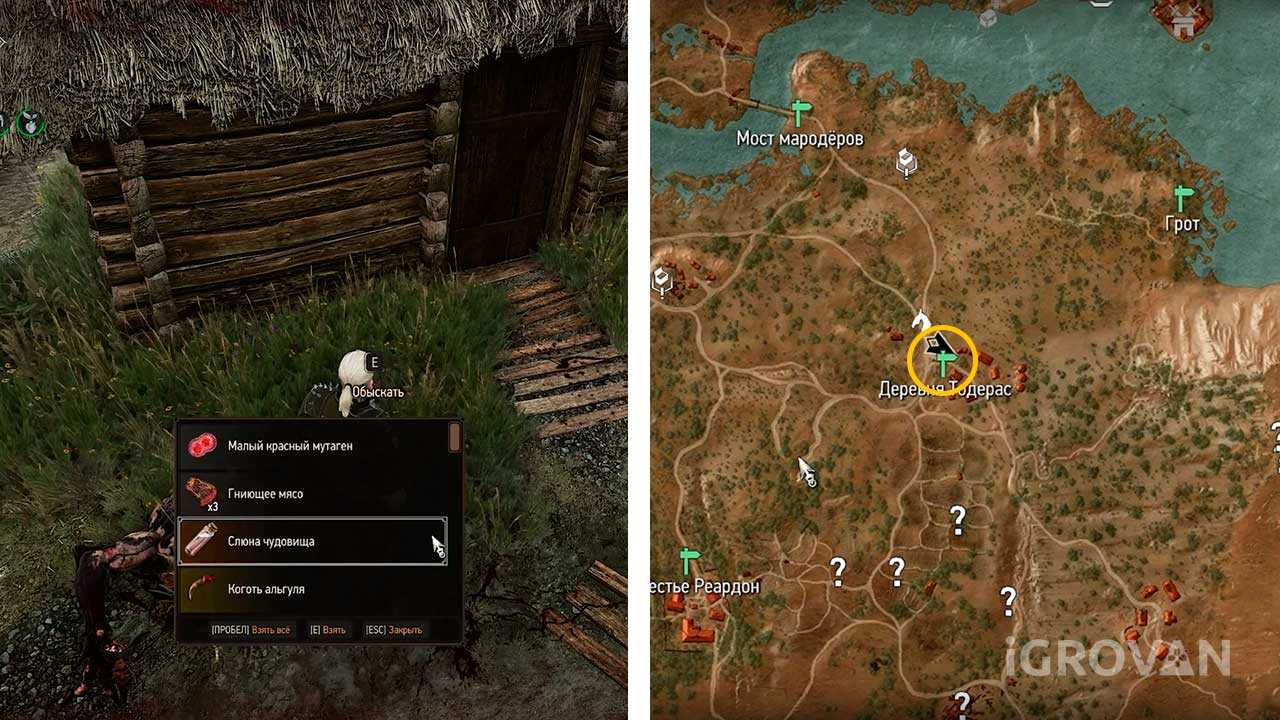
Task: Select the Устье Реардон signpost on map
Action: click(x=689, y=560)
